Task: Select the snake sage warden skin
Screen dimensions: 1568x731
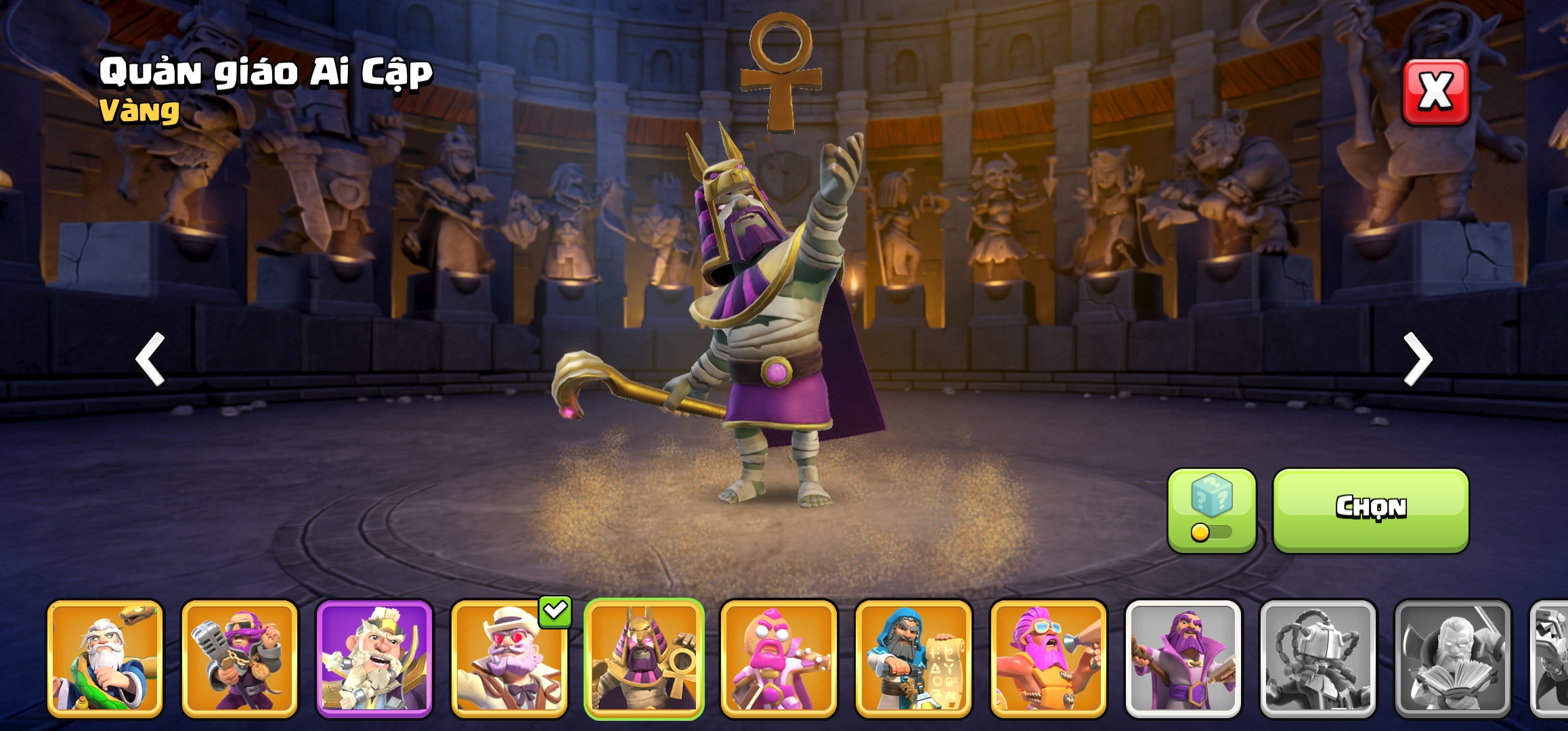Action: [105, 659]
